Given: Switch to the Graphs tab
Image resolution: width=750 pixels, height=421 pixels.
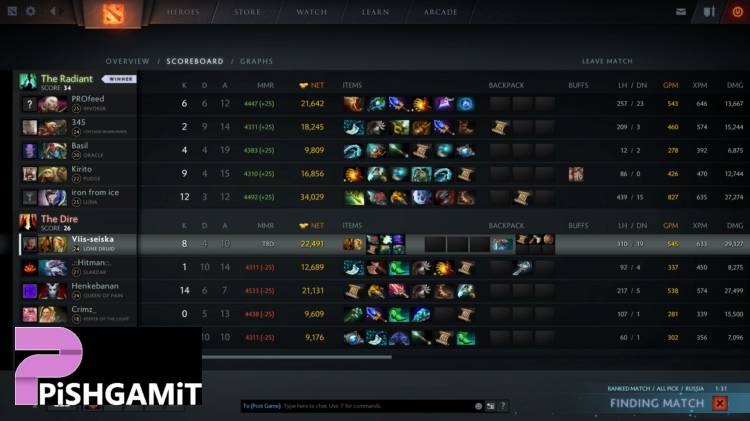Looking at the screenshot, I should (x=256, y=61).
